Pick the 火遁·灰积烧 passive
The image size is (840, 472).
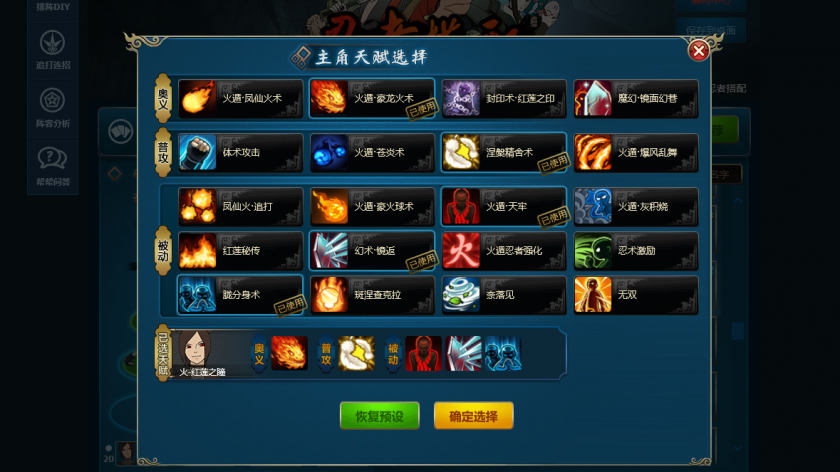pyautogui.click(x=635, y=207)
